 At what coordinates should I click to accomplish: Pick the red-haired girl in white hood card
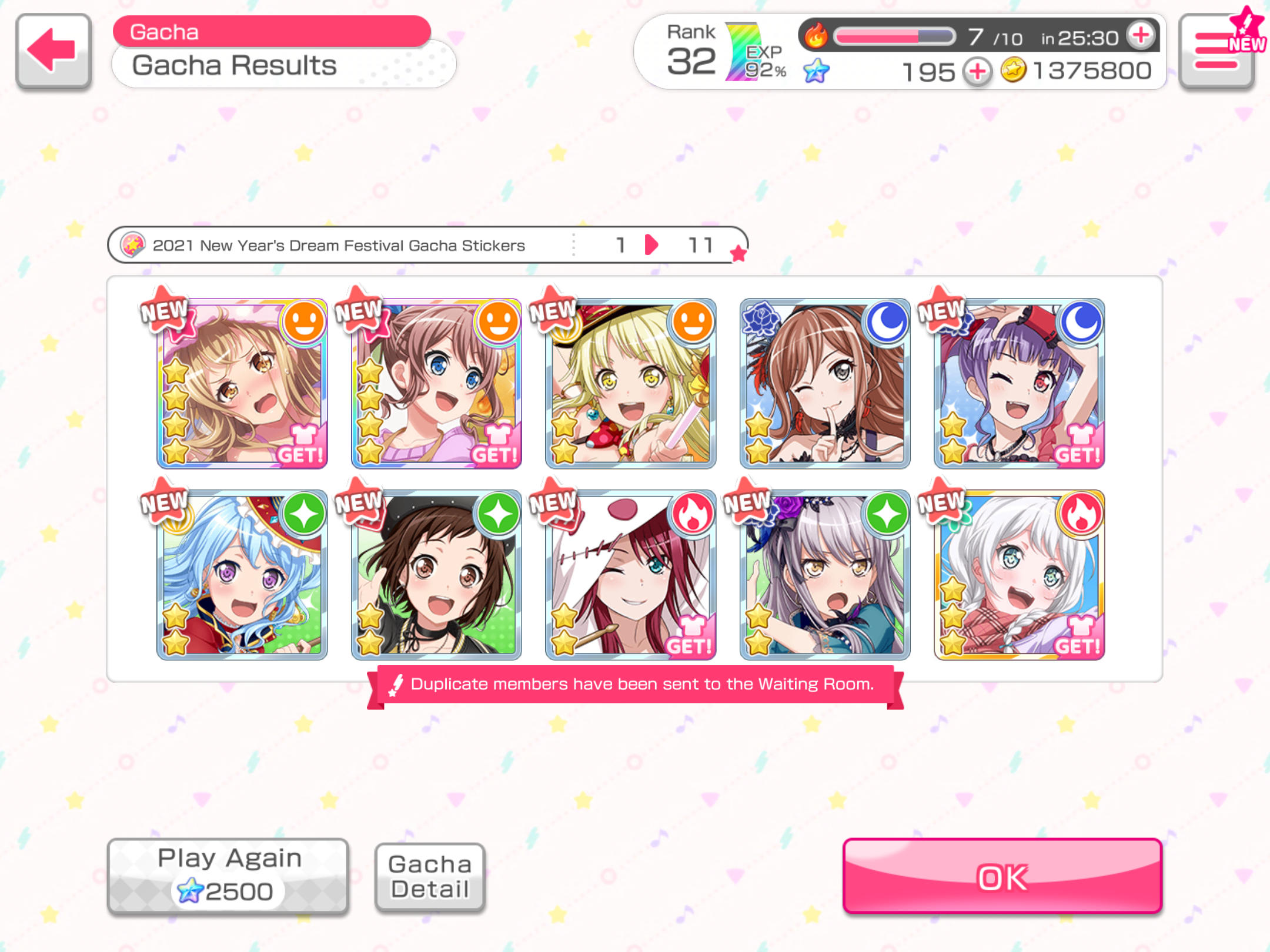630,575
